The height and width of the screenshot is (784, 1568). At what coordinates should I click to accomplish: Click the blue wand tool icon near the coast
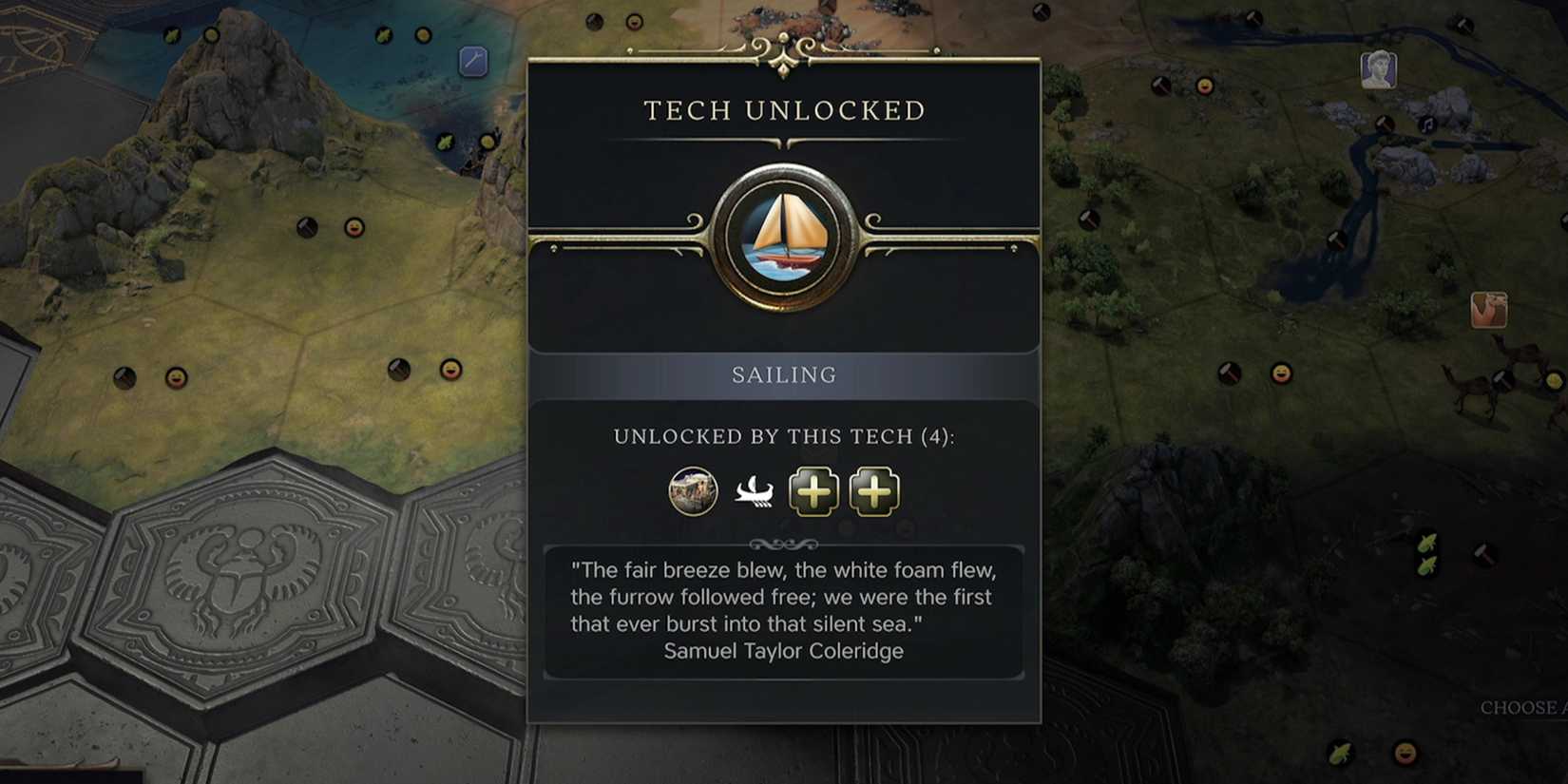click(x=471, y=62)
